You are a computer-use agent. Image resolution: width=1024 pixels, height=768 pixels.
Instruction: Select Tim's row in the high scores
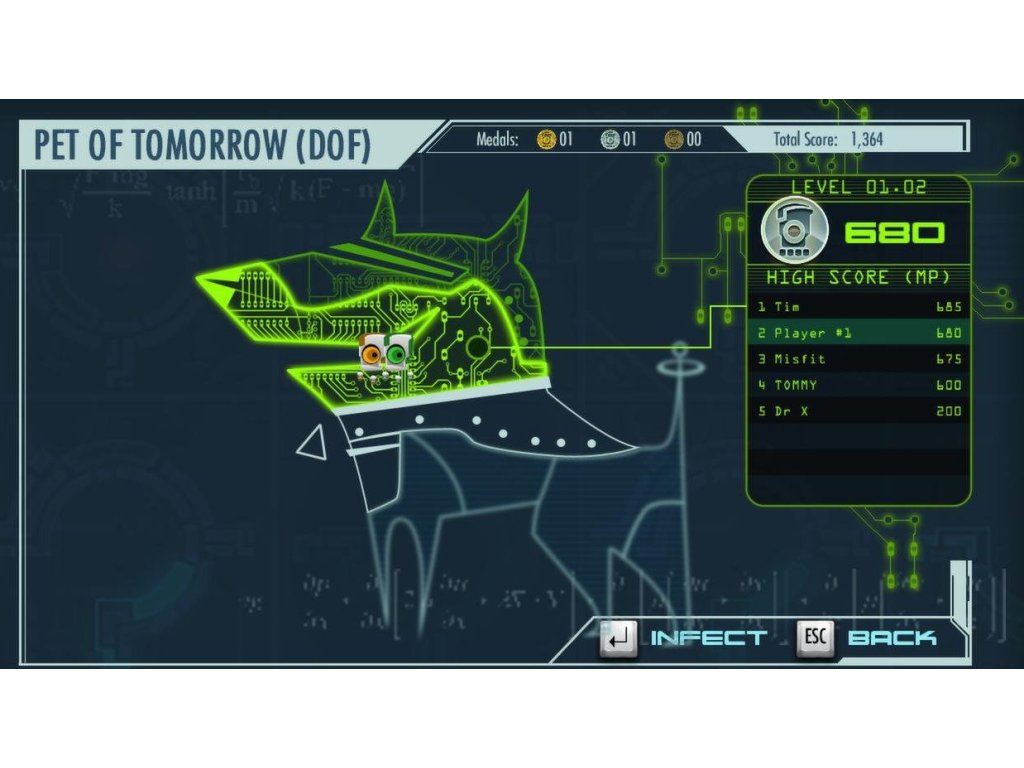(859, 307)
